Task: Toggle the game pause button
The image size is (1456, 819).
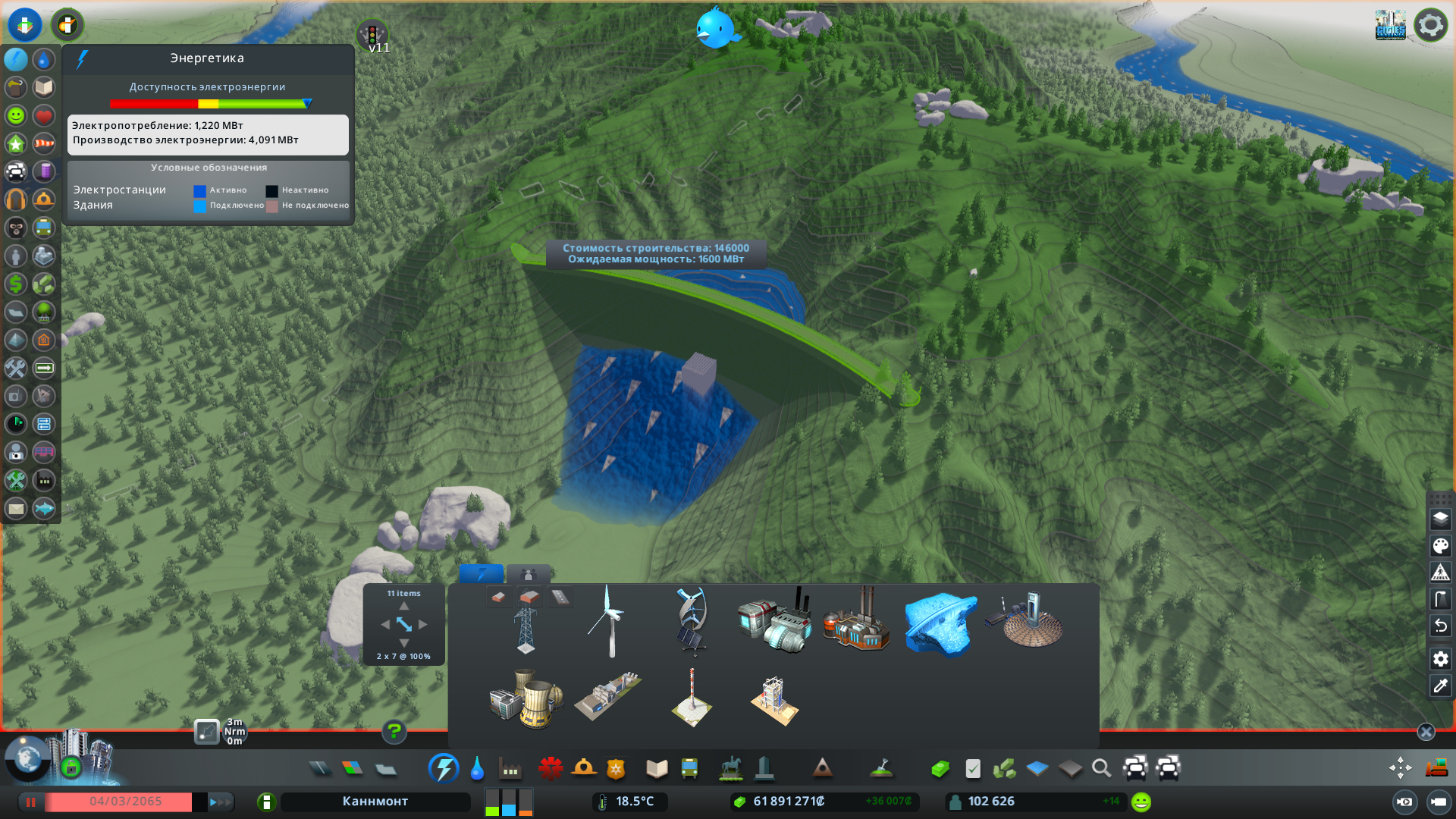Action: (x=31, y=802)
